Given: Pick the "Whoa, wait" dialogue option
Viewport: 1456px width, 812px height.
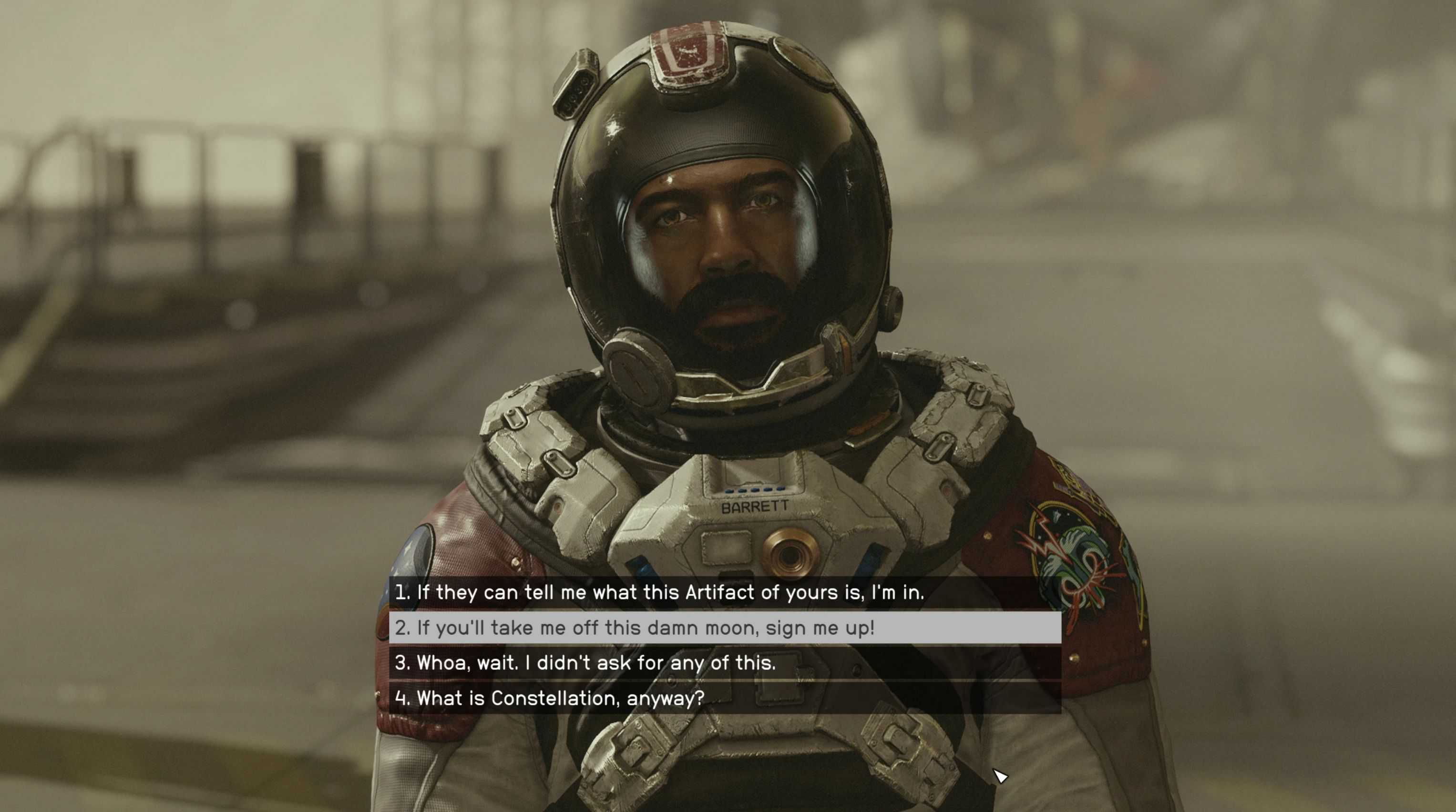Looking at the screenshot, I should click(585, 663).
